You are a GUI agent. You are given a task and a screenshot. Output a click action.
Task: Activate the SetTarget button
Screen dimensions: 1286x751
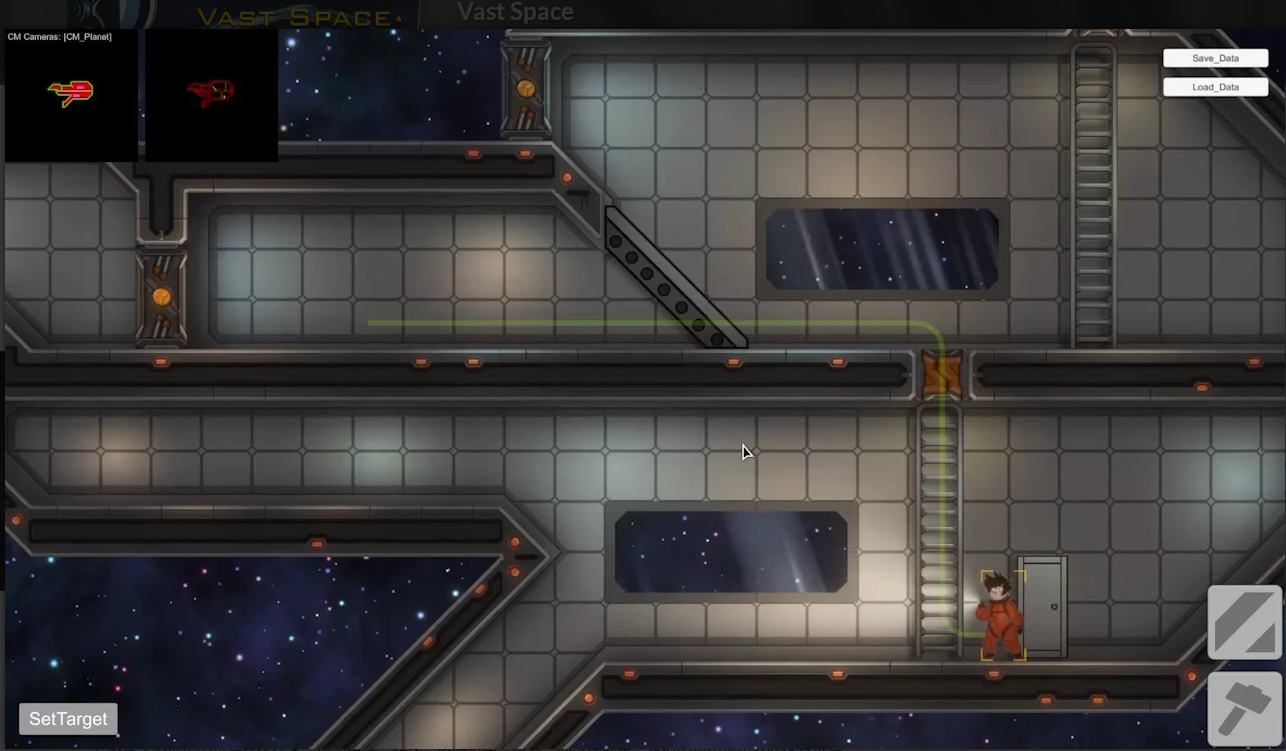[68, 719]
